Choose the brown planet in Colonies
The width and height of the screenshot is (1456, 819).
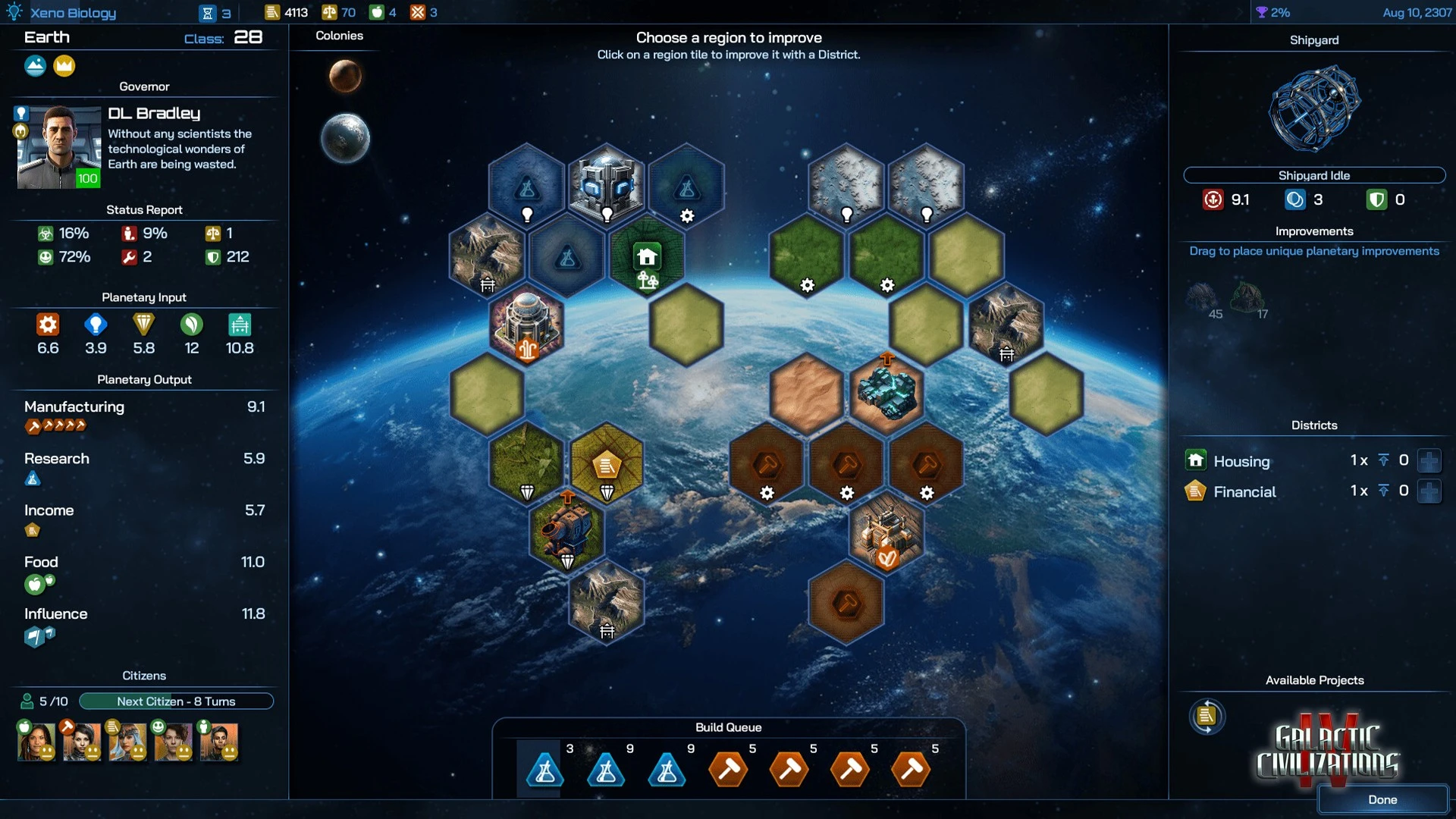[345, 77]
